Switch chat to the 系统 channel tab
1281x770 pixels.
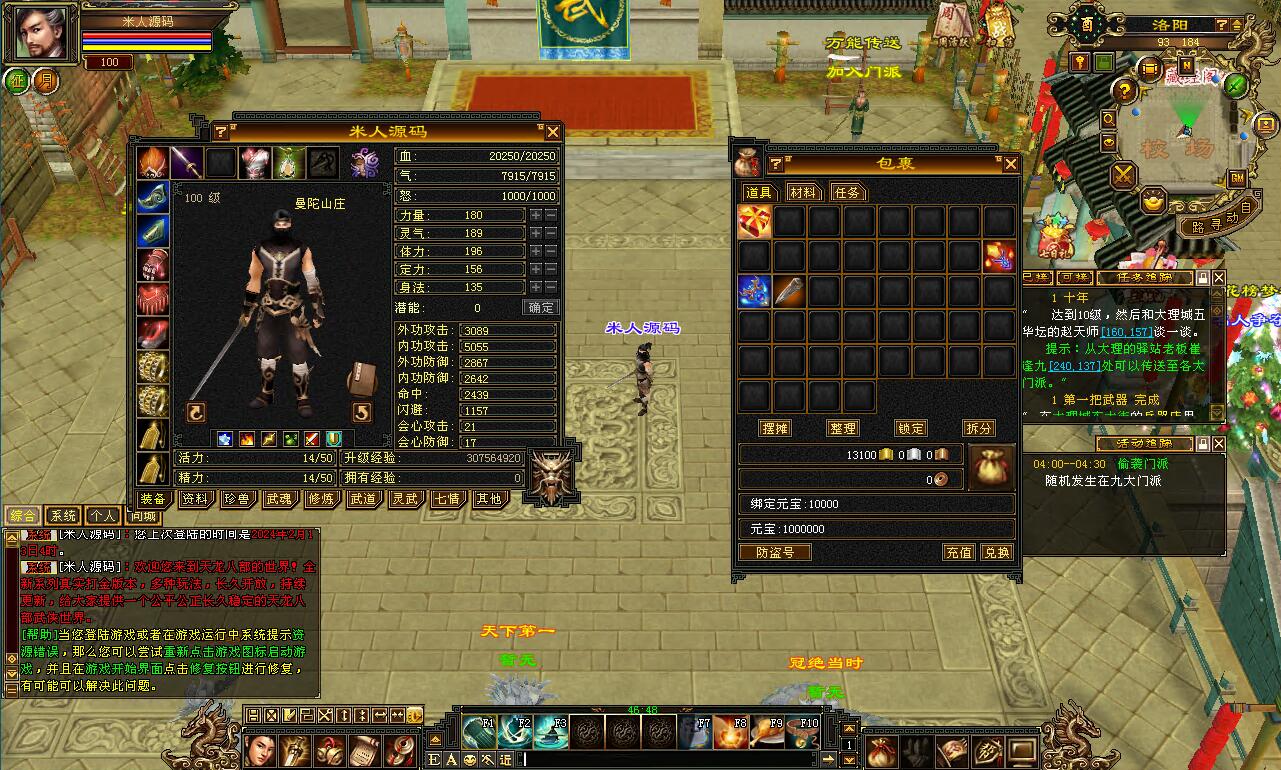point(63,516)
